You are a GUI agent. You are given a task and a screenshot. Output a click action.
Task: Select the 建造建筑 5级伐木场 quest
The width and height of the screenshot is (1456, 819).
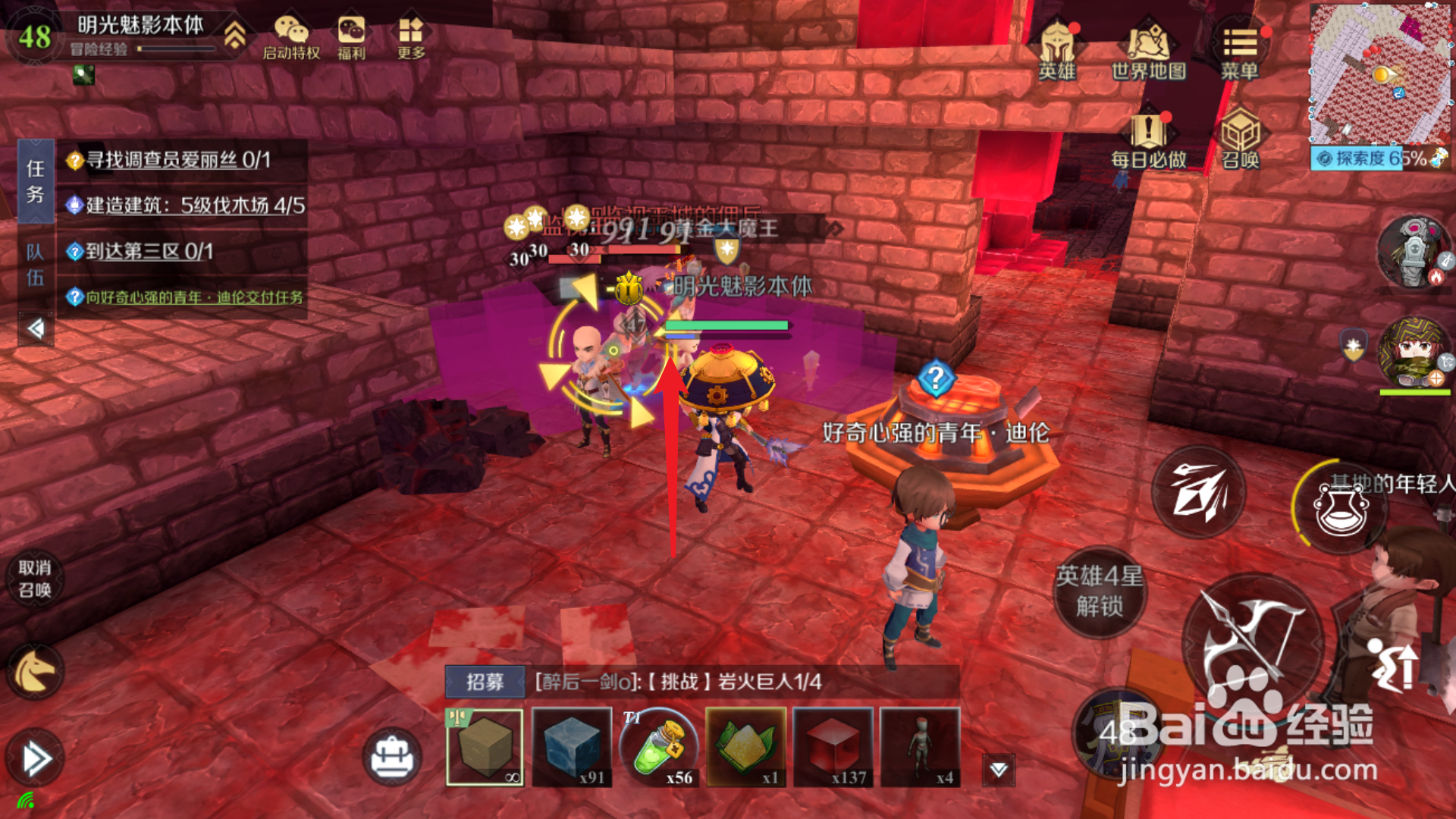tap(195, 206)
